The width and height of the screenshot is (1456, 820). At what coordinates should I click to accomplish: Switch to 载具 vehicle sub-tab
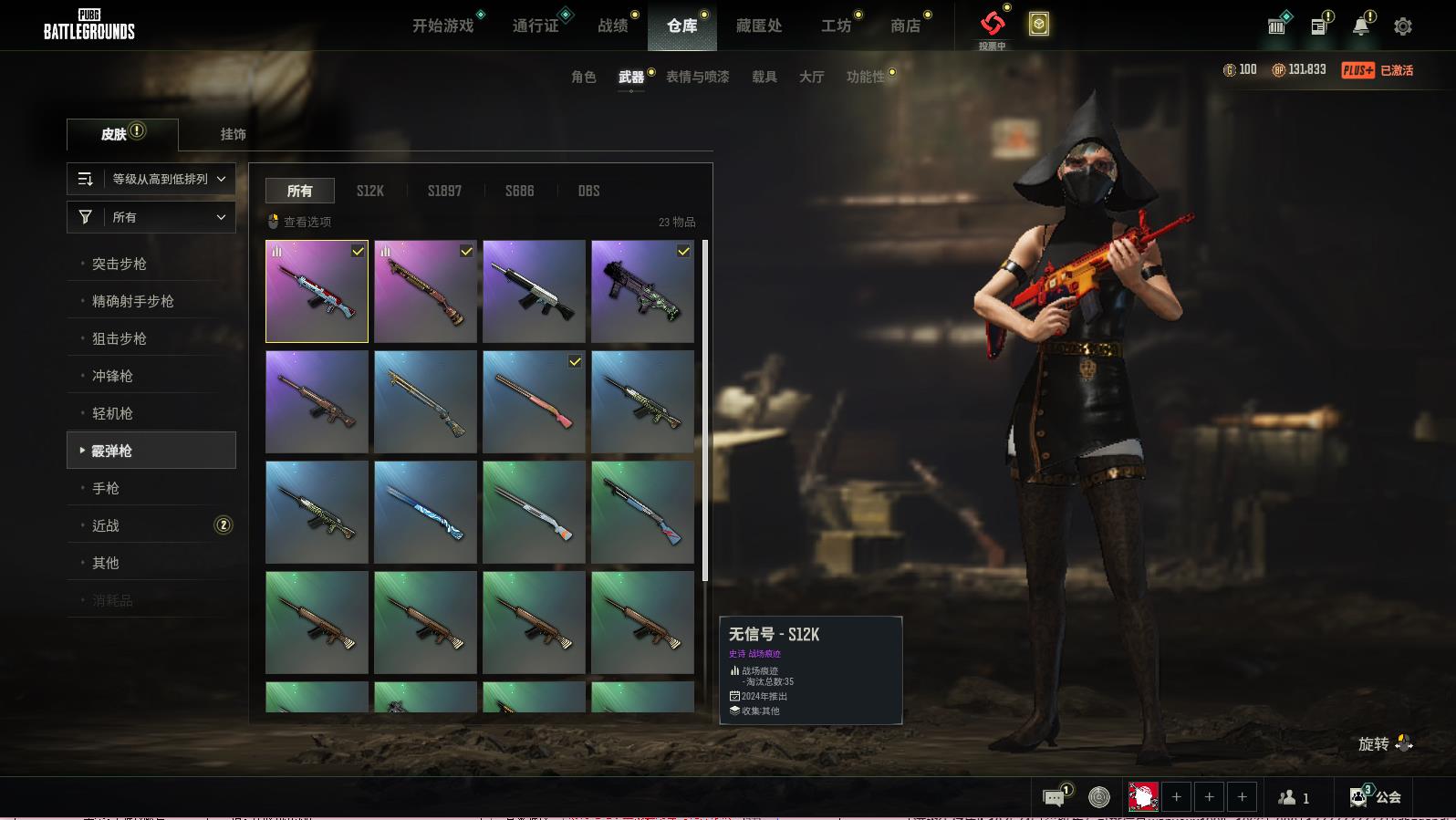click(764, 77)
